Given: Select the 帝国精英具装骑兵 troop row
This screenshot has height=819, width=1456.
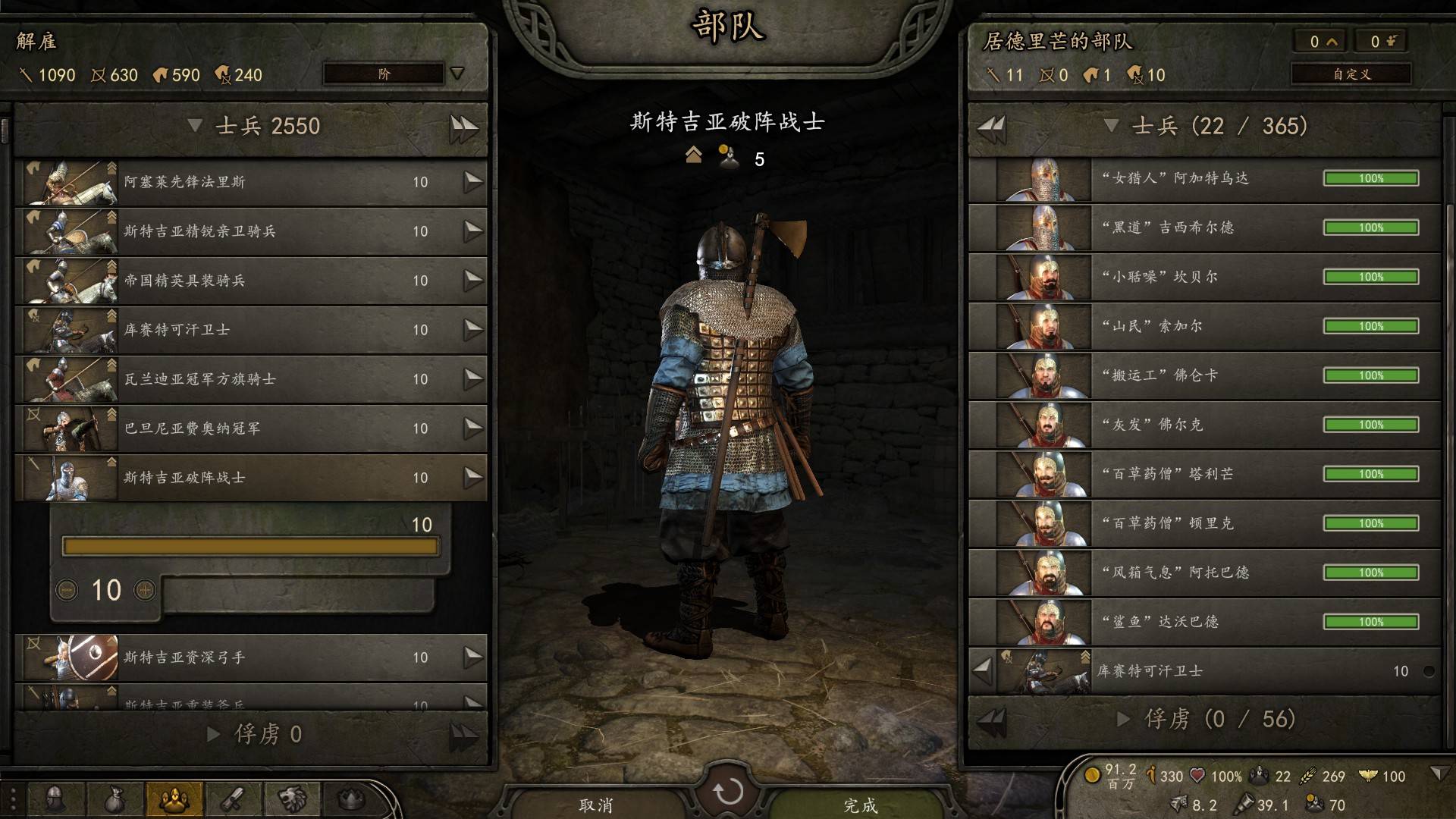Looking at the screenshot, I should click(x=250, y=281).
